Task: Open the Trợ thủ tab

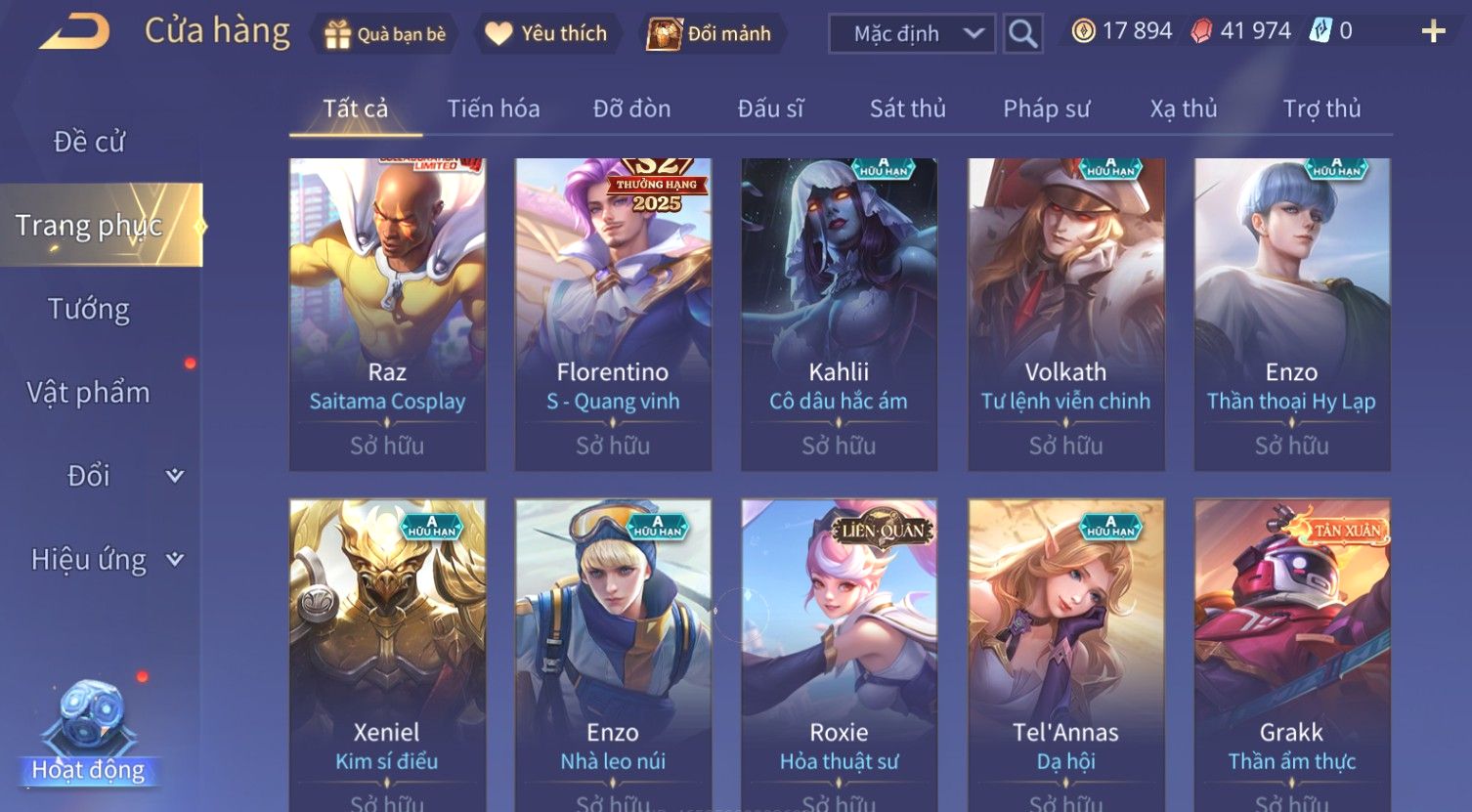Action: pyautogui.click(x=1321, y=108)
